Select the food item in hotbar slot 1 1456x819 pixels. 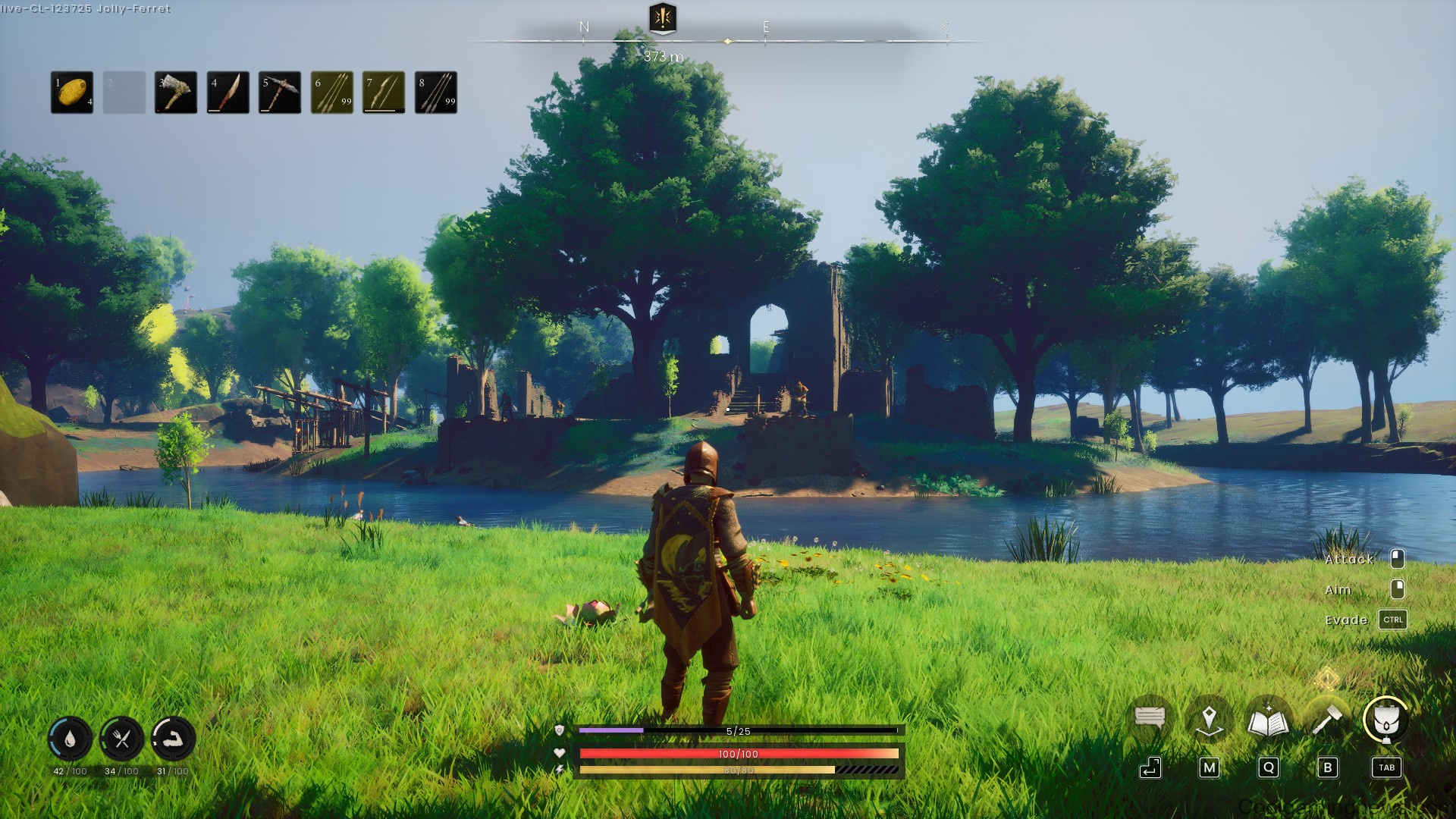(x=73, y=94)
